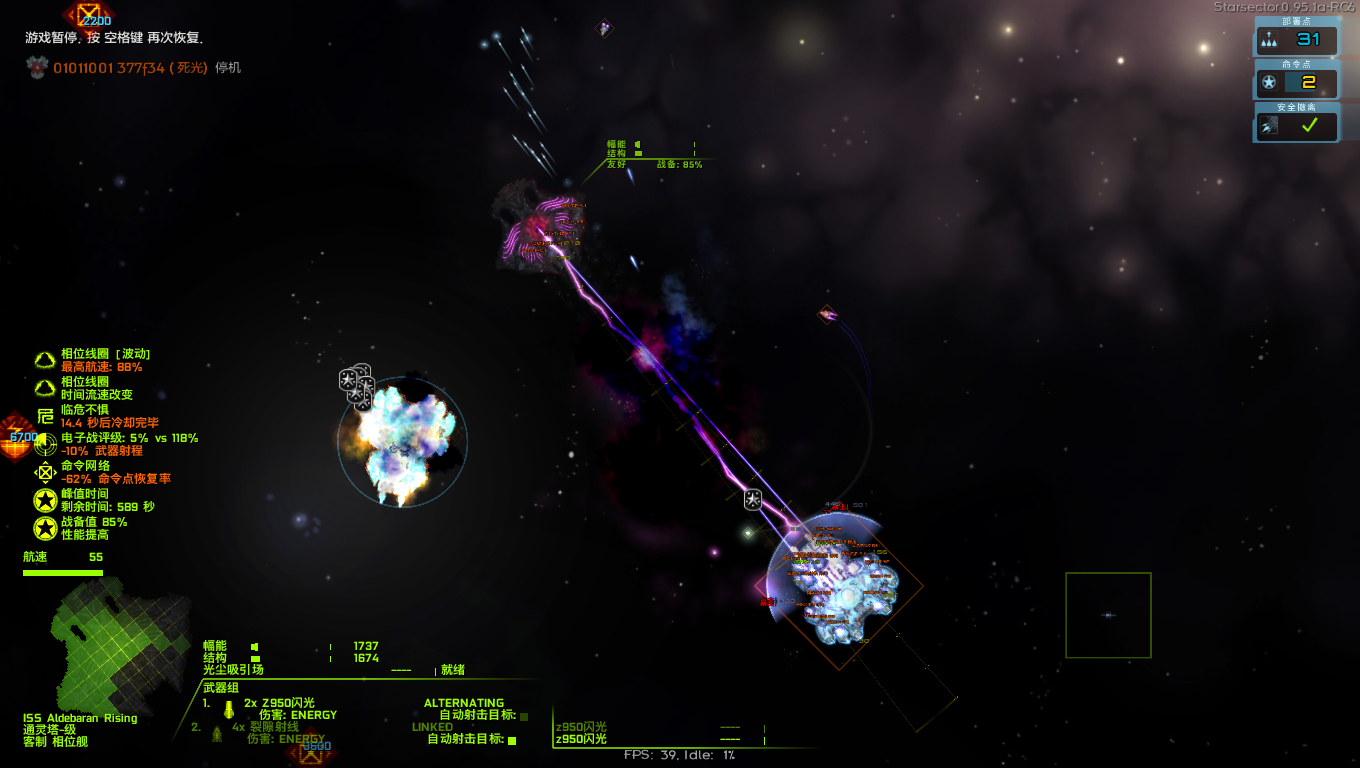Open the deployment points panel showing 31
The image size is (1360, 768).
pyautogui.click(x=1297, y=40)
